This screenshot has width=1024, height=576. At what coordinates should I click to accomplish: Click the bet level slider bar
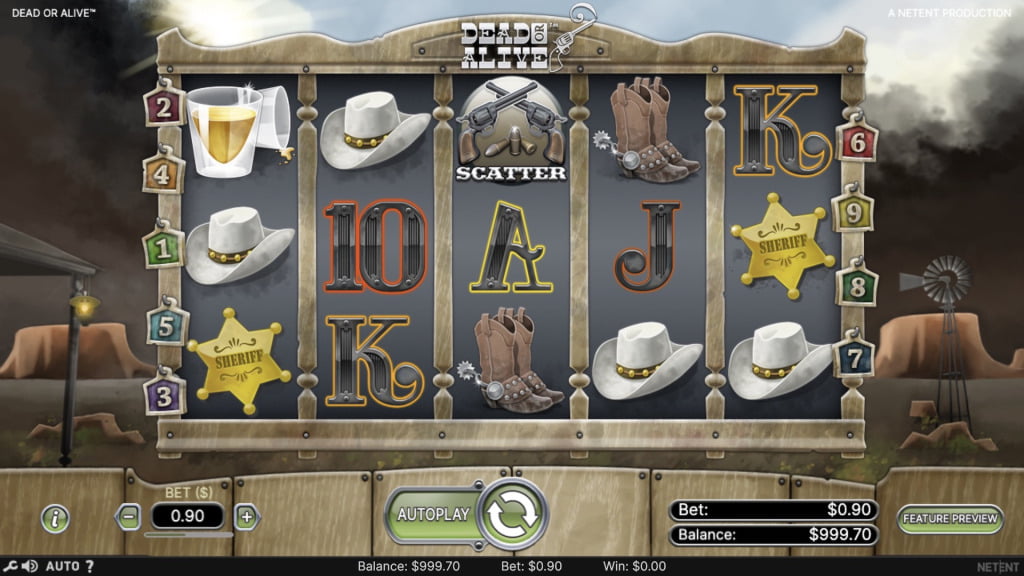(188, 535)
